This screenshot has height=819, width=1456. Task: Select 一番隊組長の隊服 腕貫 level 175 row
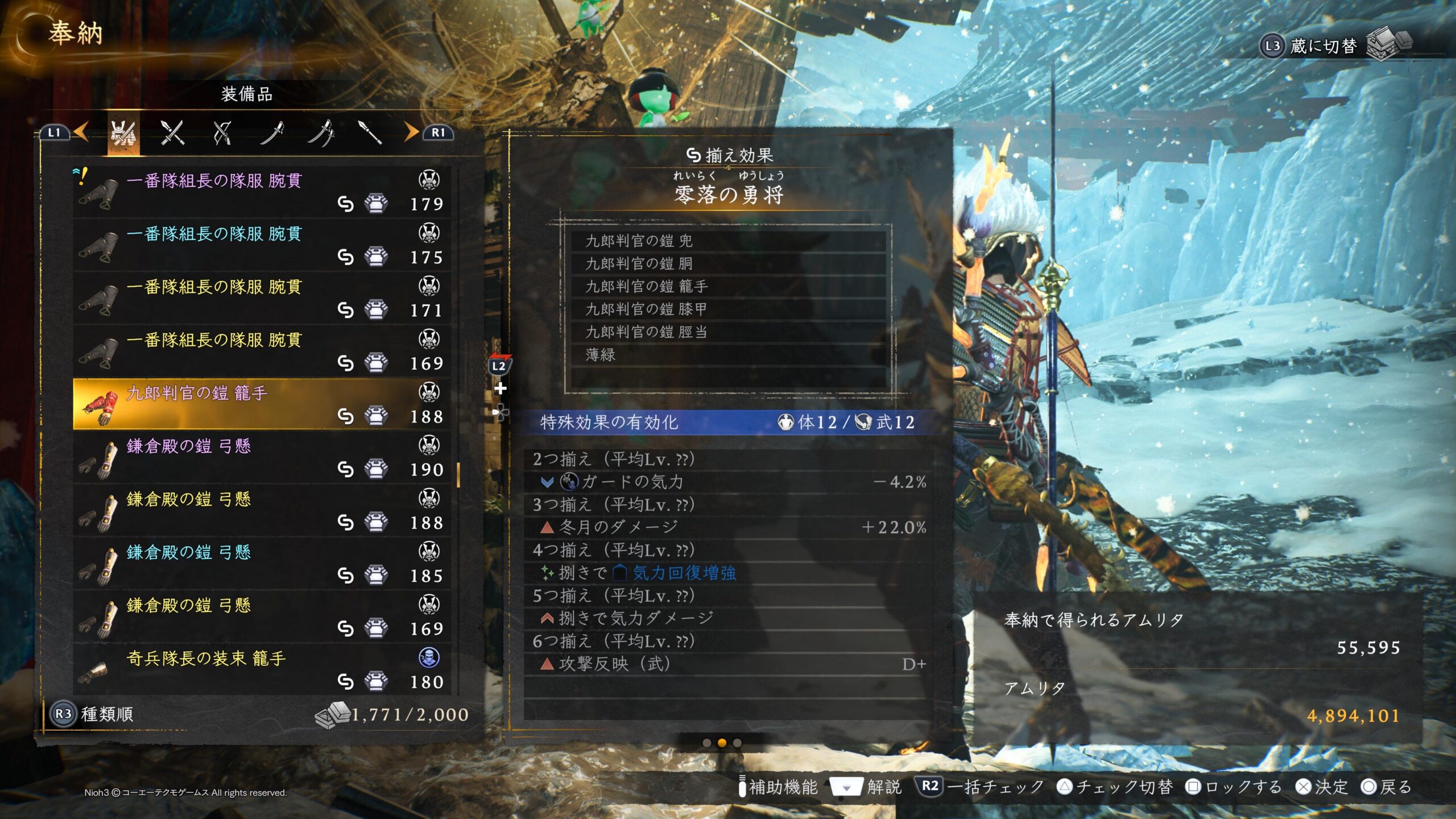click(x=262, y=246)
